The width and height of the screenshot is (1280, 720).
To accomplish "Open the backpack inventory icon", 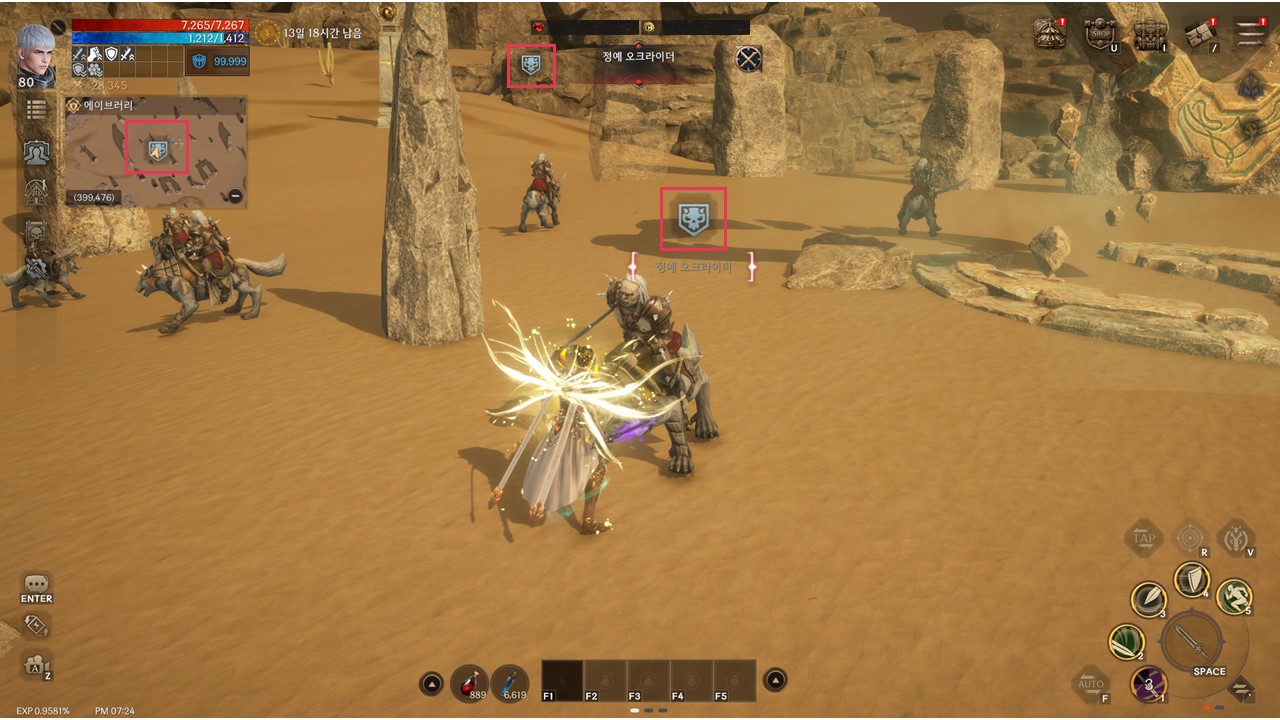I will (x=1151, y=34).
